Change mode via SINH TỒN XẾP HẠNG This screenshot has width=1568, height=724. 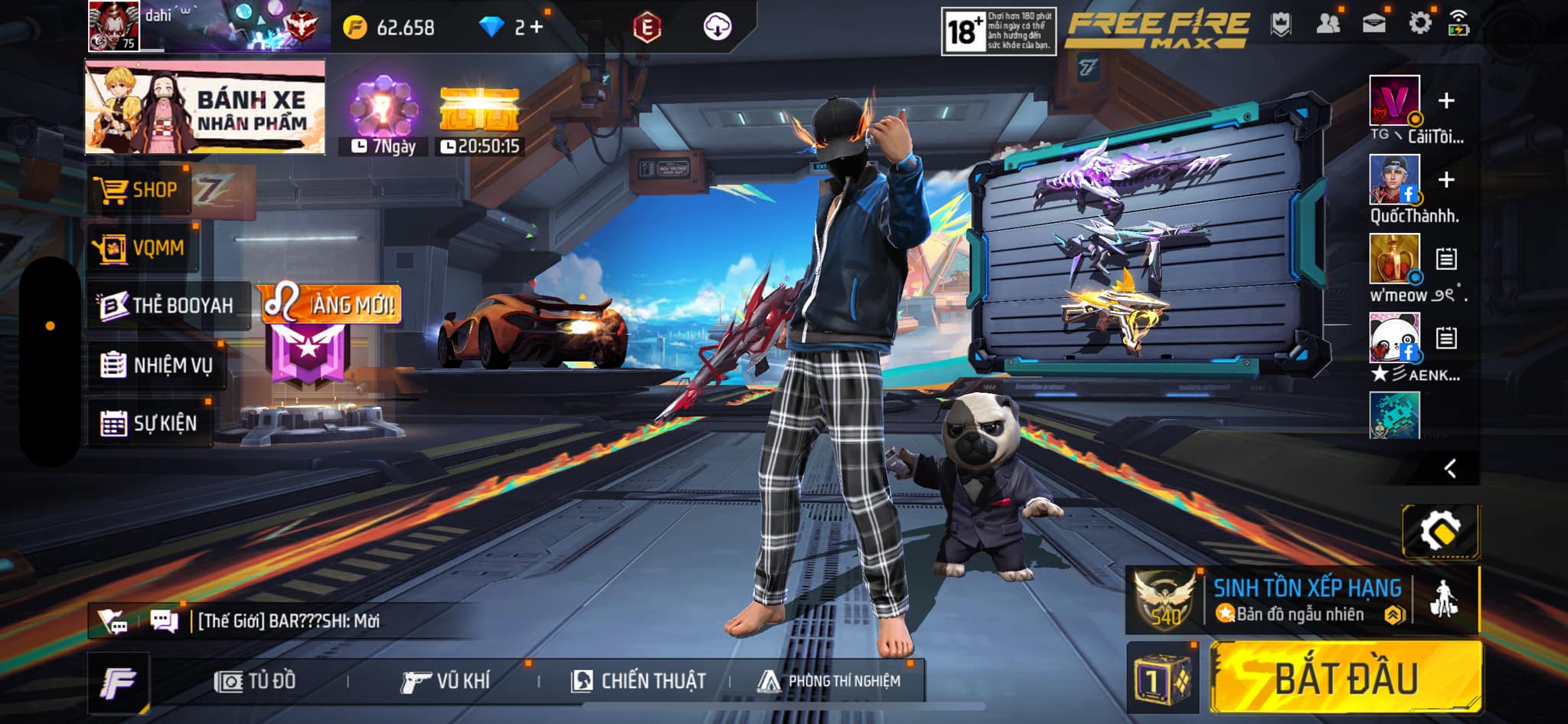[1305, 600]
